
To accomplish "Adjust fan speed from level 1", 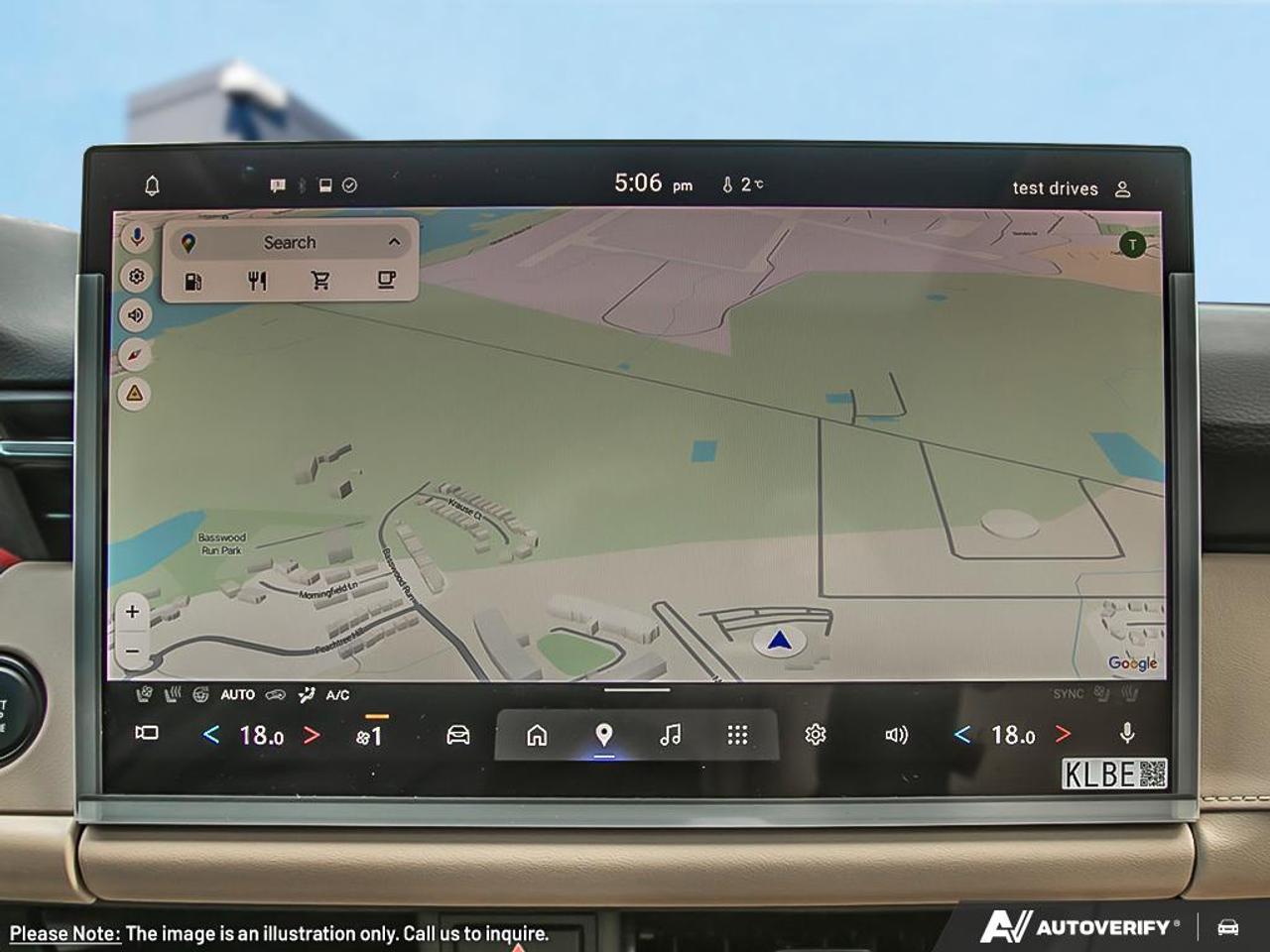I will point(369,735).
